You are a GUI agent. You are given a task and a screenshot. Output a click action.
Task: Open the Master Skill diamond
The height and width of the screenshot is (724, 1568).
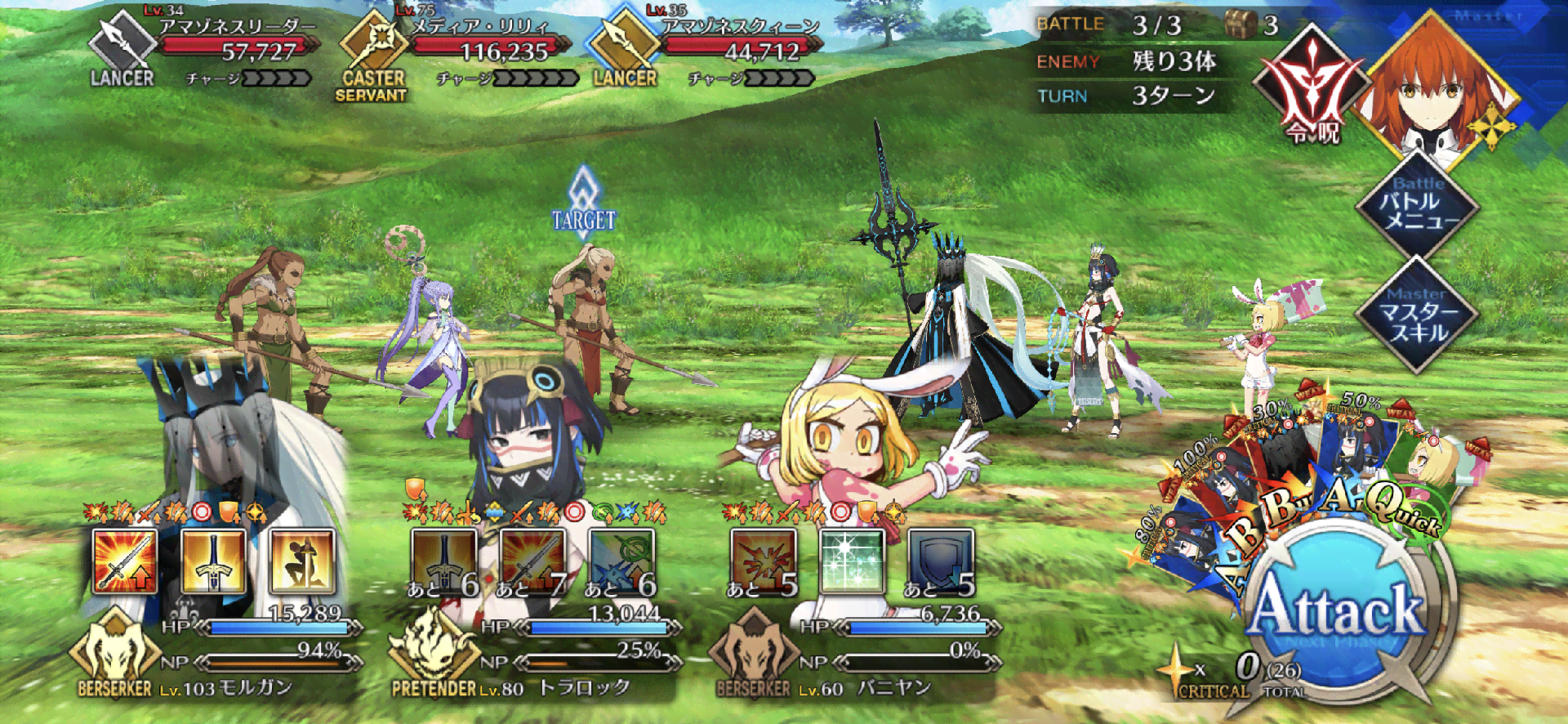(1418, 315)
